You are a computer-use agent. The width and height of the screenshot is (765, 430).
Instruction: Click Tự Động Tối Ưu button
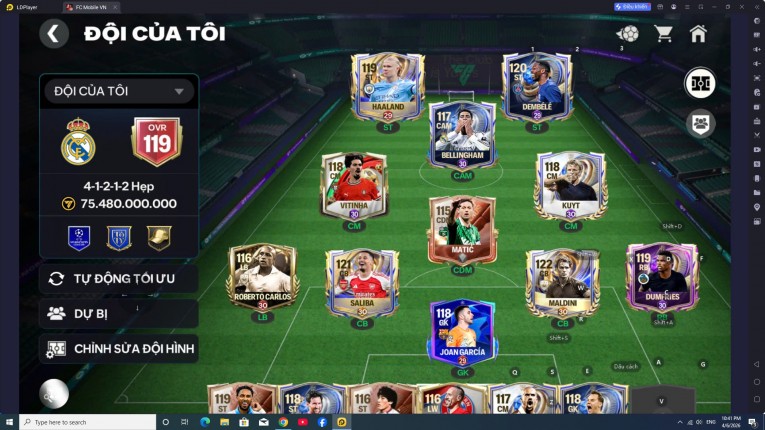pos(118,278)
